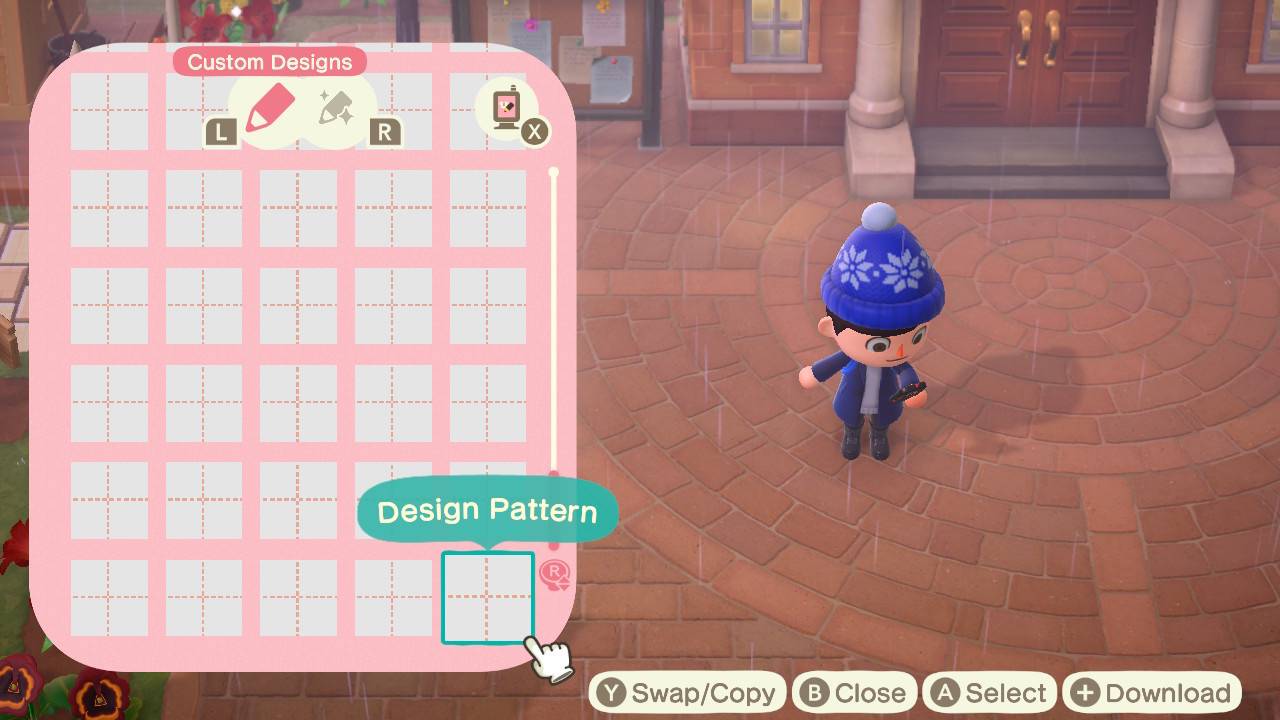1280x720 pixels.
Task: Open the down arrow below the R-stick icon
Action: pos(564,588)
